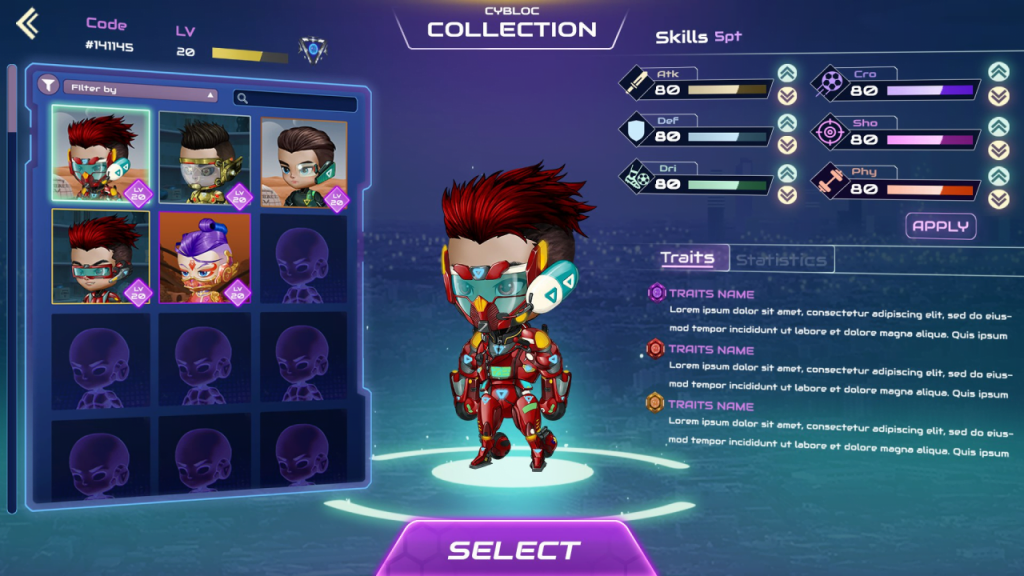Viewport: 1024px width, 576px height.
Task: Lower the Dri skill value
Action: pos(787,194)
